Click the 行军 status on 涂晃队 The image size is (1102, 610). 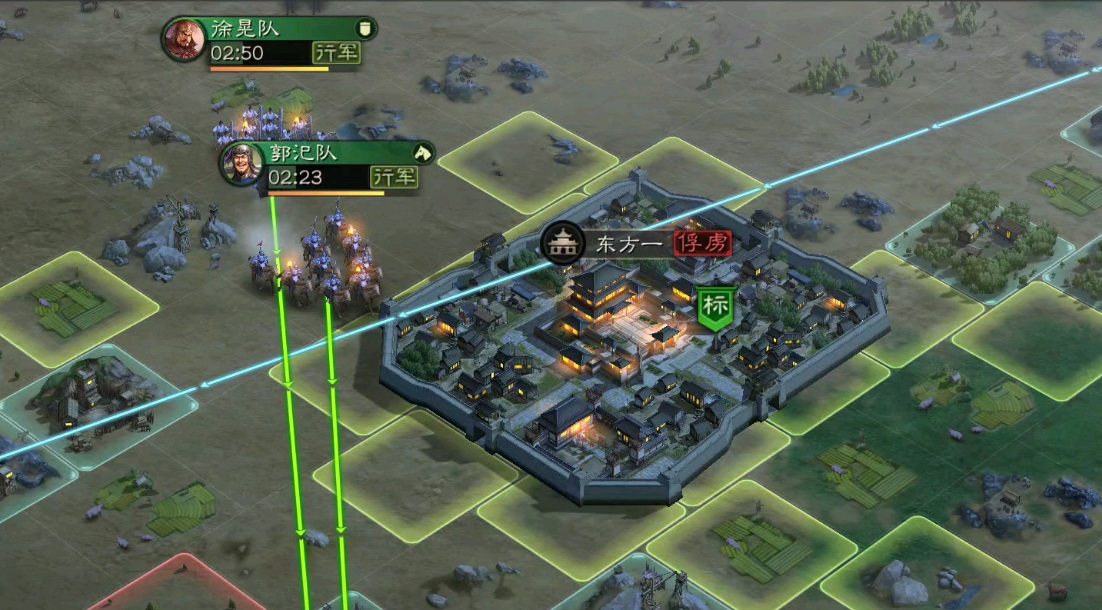coord(336,53)
